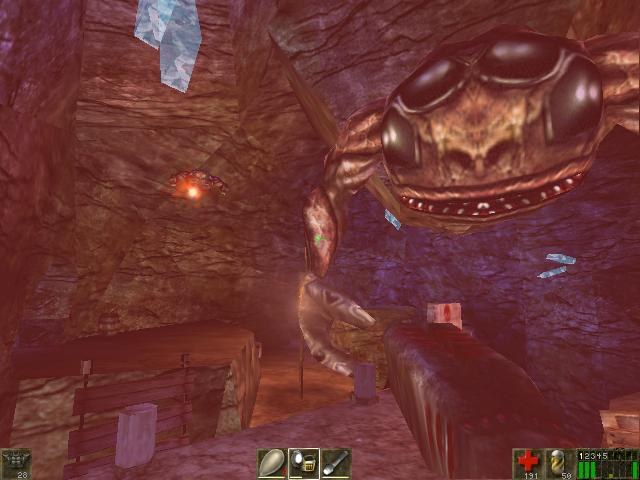The width and height of the screenshot is (640, 480).
Task: Click the red cross health icon
Action: [527, 461]
